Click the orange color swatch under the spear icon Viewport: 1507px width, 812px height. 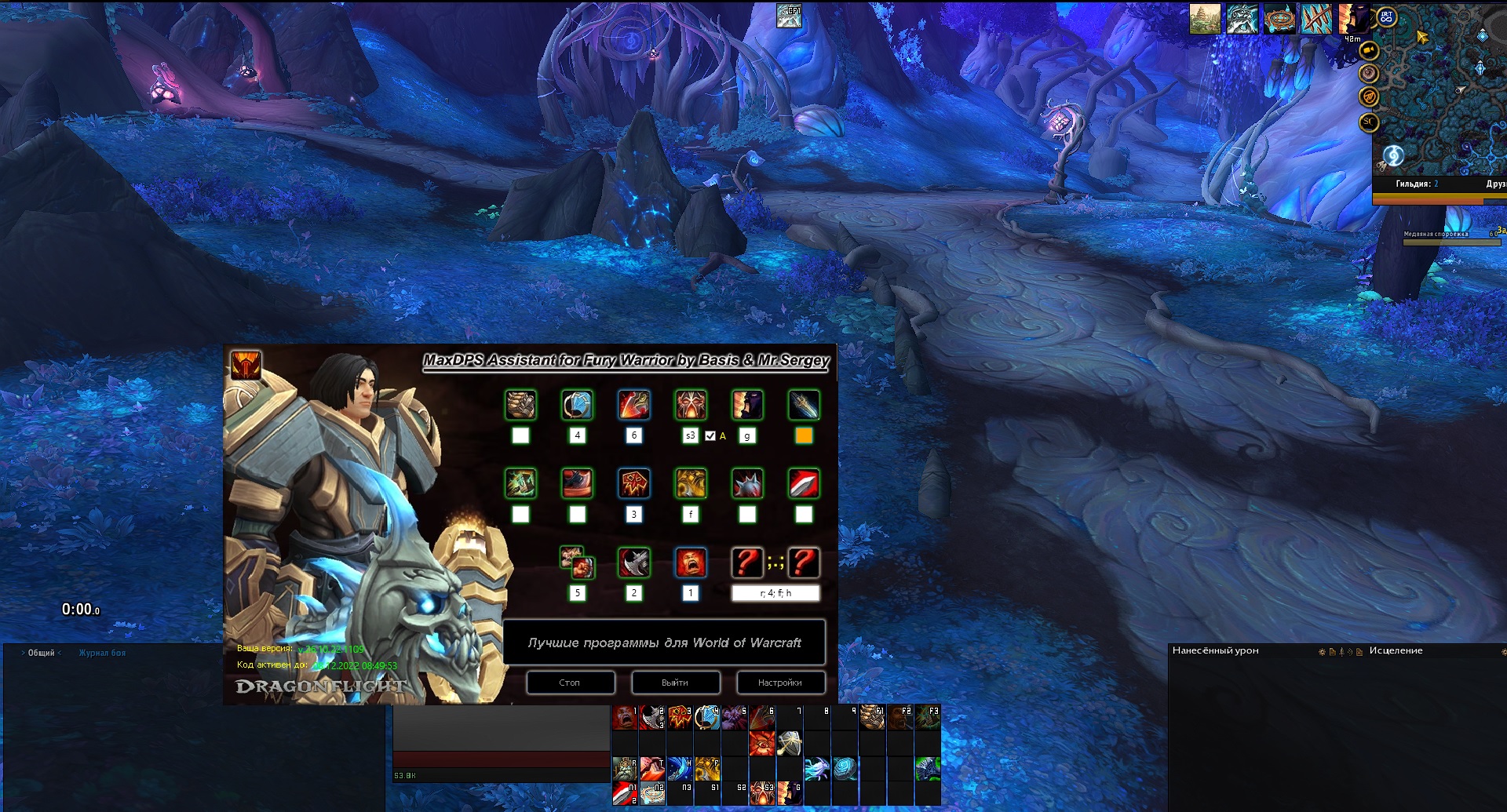click(x=804, y=436)
